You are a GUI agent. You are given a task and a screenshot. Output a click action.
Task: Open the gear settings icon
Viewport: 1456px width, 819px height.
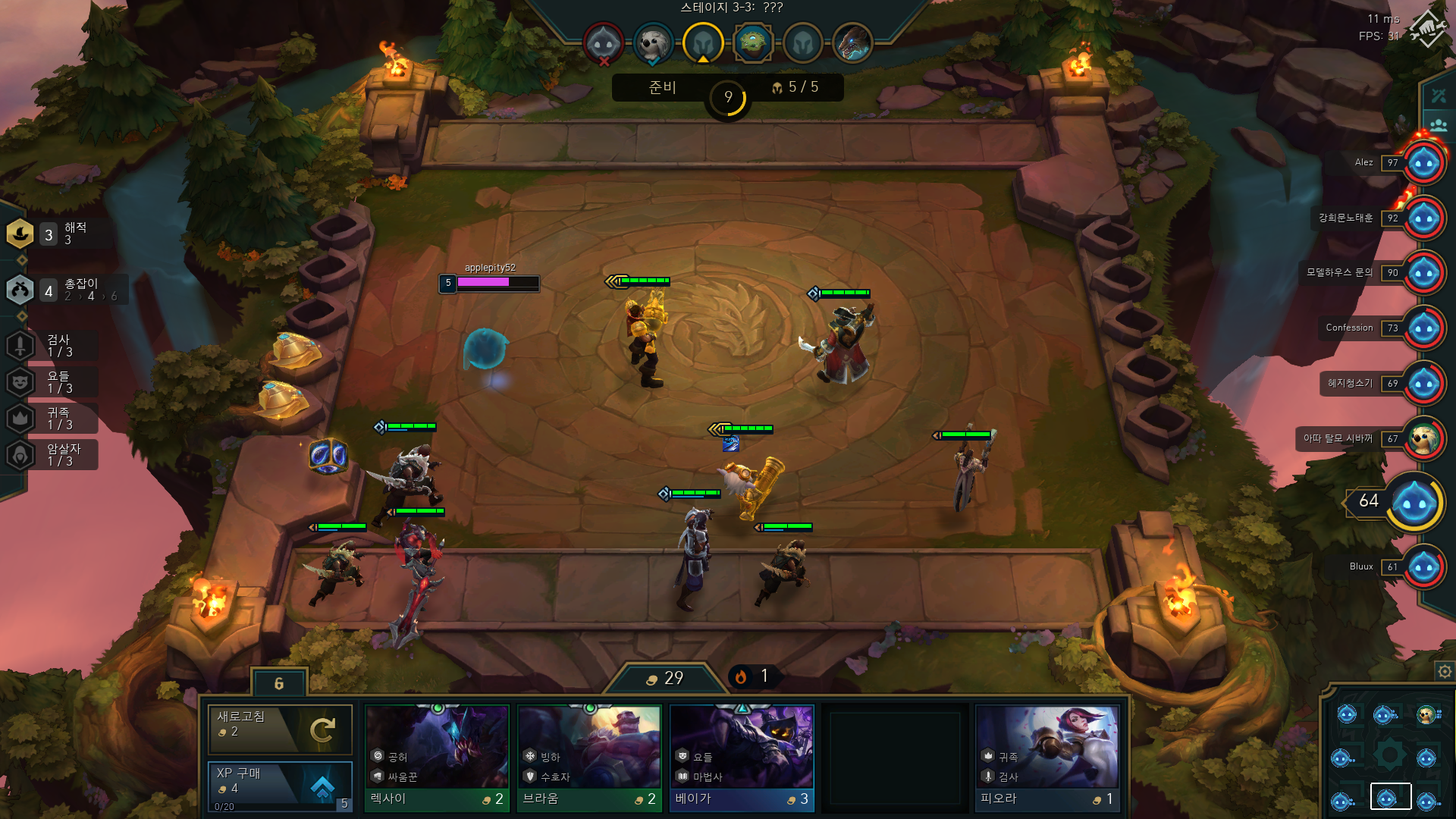click(x=1445, y=671)
